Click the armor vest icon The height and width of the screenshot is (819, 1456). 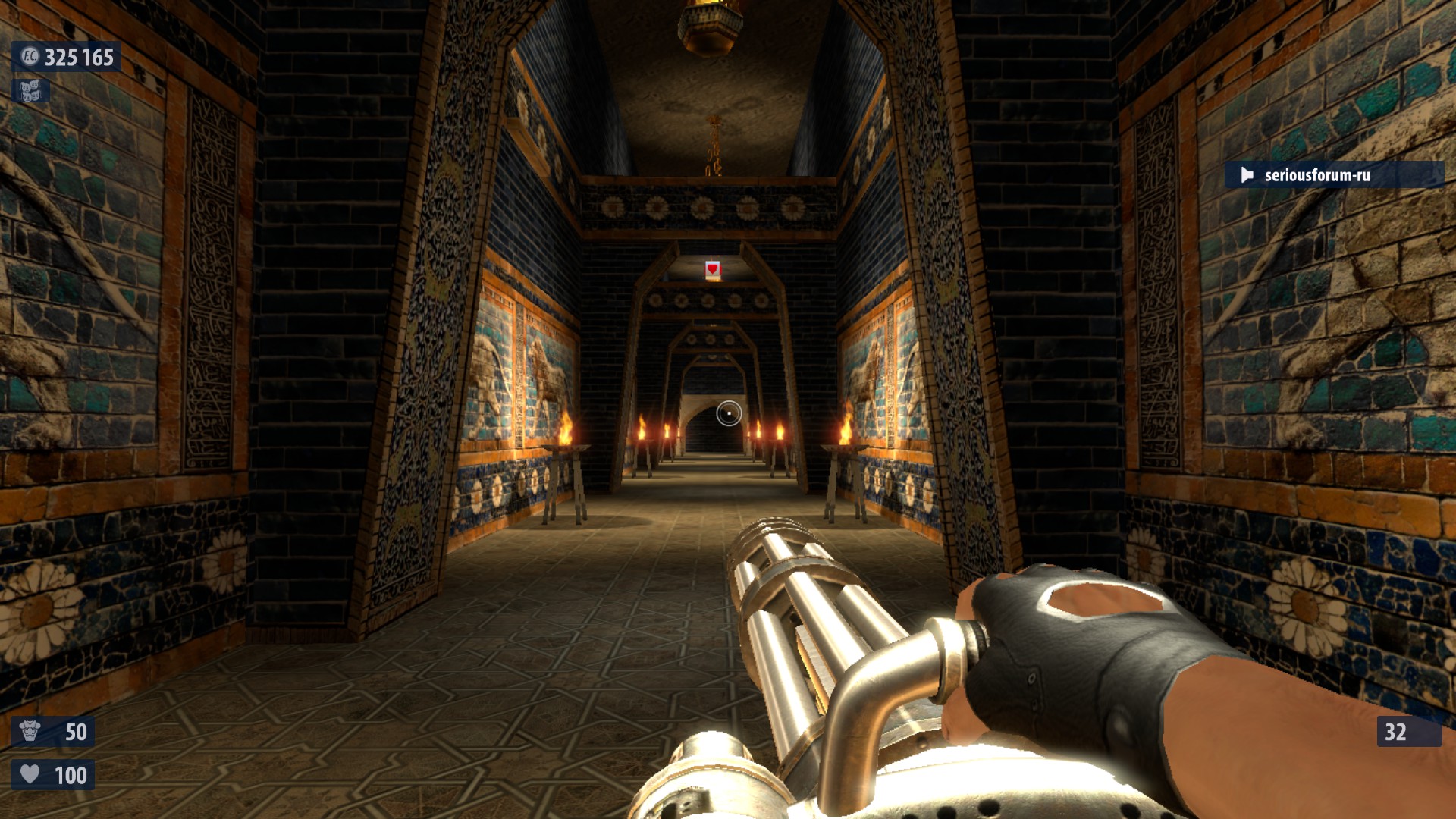pyautogui.click(x=30, y=731)
